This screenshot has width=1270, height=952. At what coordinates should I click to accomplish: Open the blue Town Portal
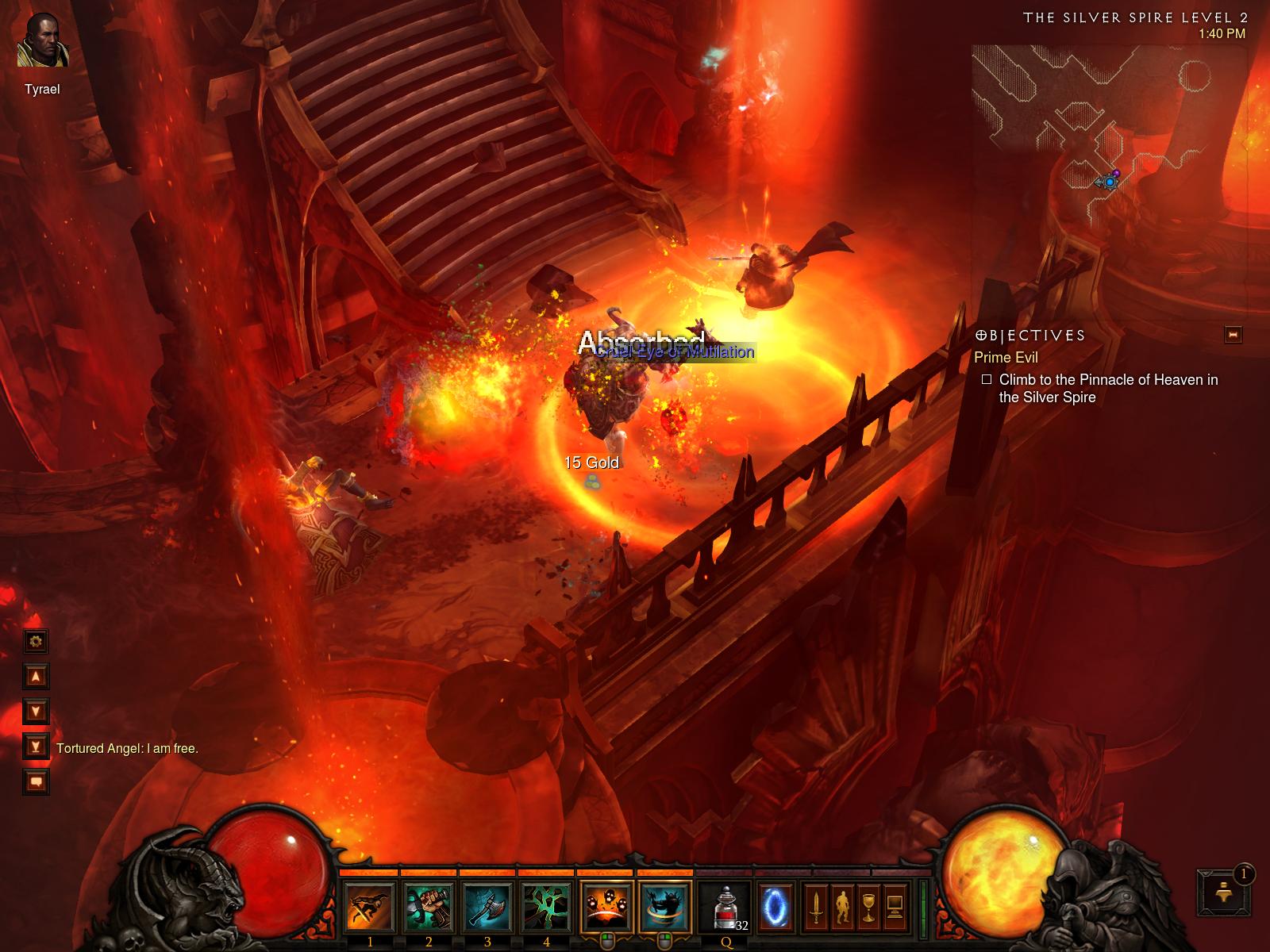(x=775, y=907)
